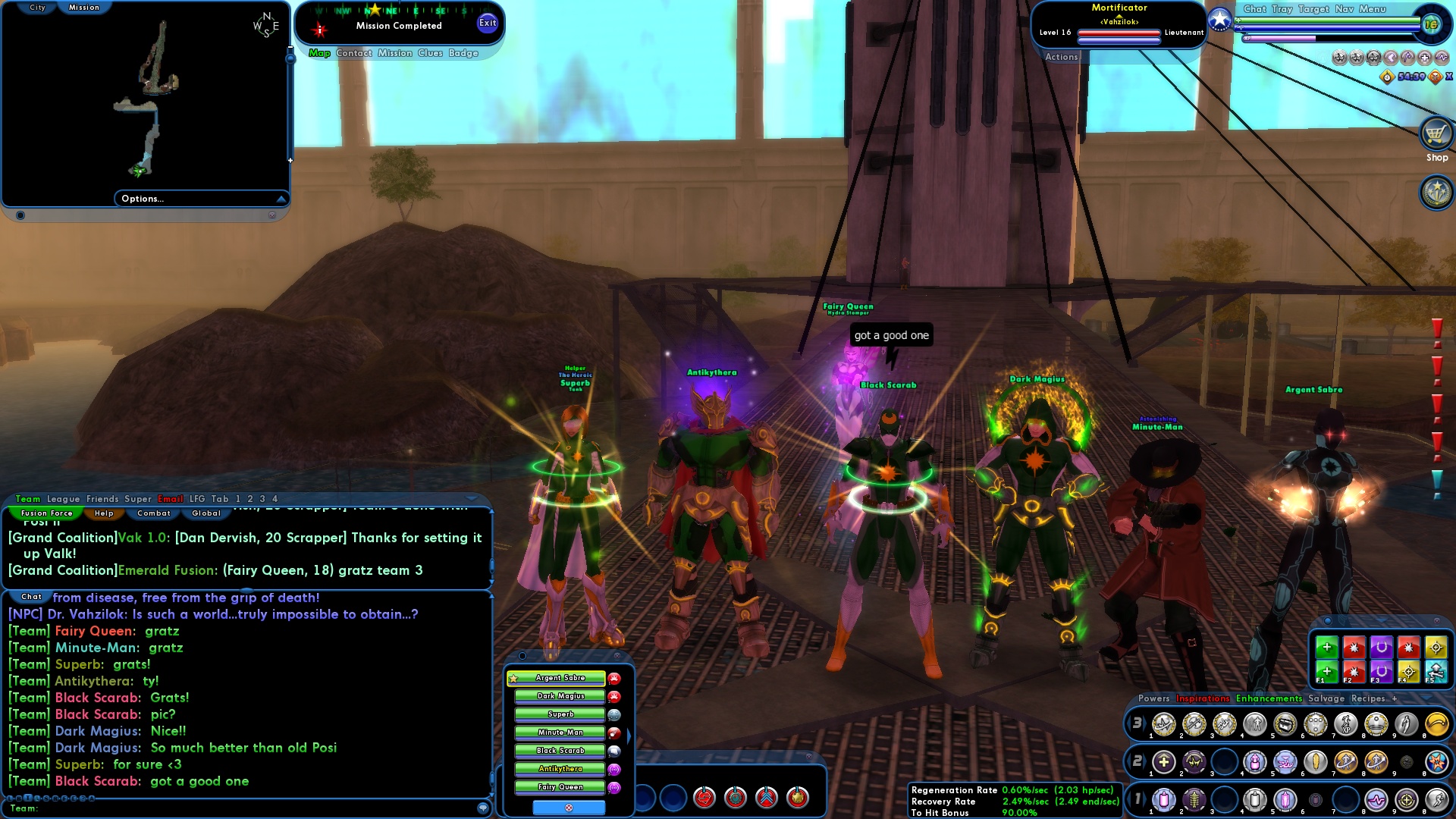Click Fairy Queen's purple chat status icon
The image size is (1456, 819).
(x=614, y=787)
